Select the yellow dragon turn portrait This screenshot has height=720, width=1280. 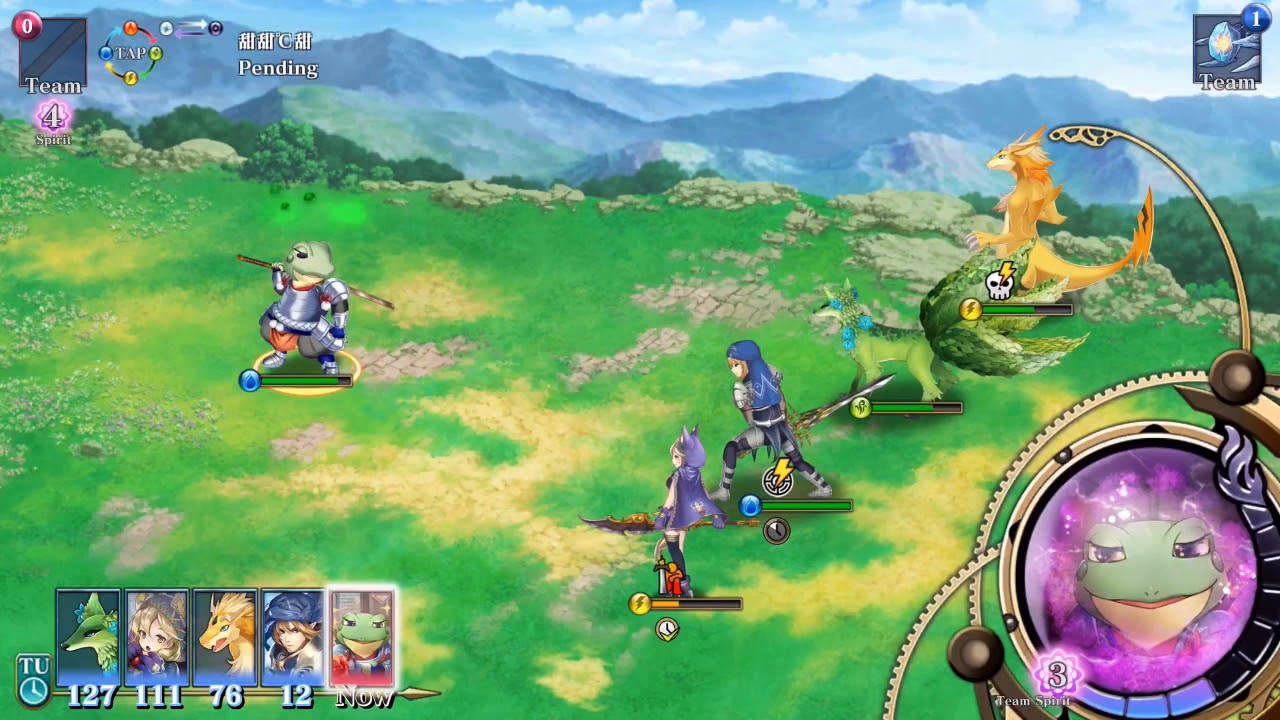tap(226, 638)
